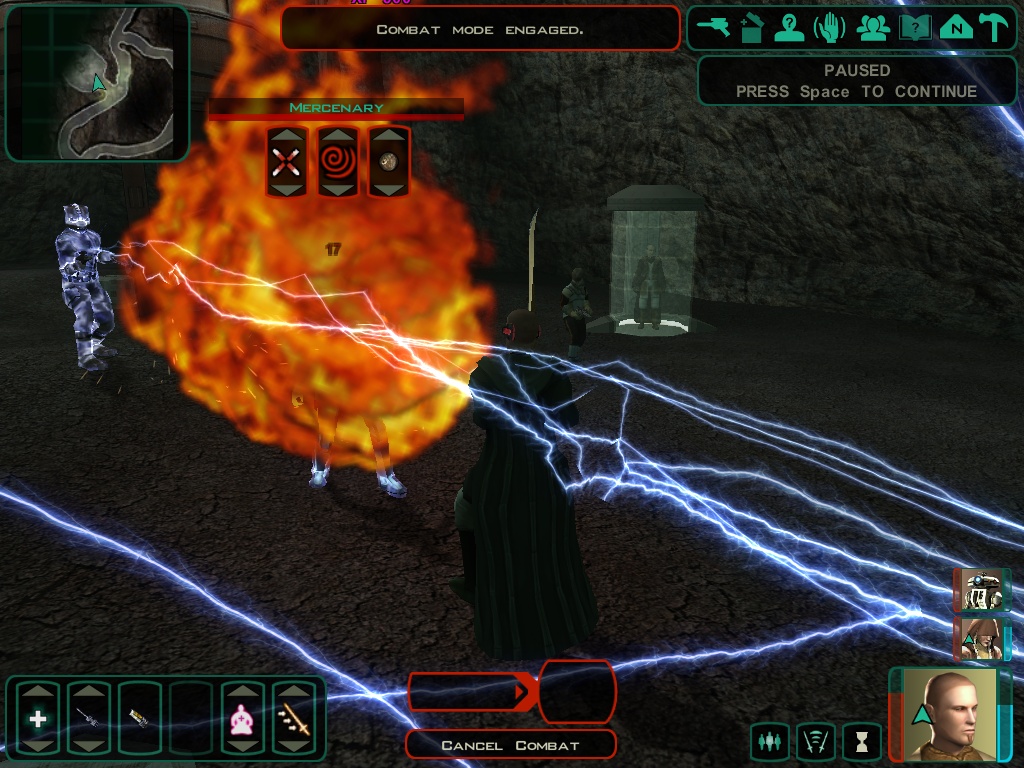
Task: Cancel combat with the Cancel Combat button
Action: point(510,745)
